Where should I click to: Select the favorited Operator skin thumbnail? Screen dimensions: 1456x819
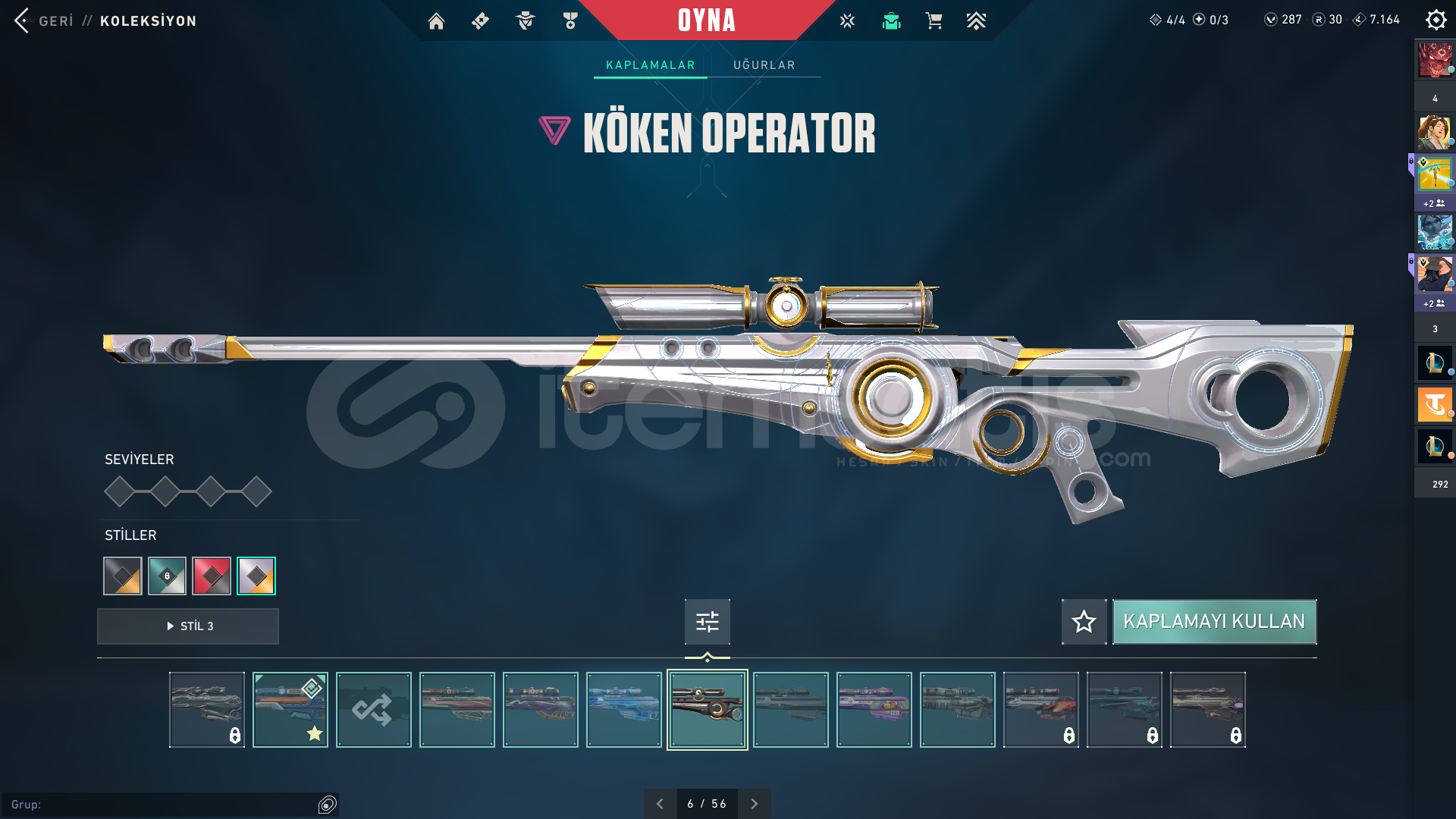(290, 710)
